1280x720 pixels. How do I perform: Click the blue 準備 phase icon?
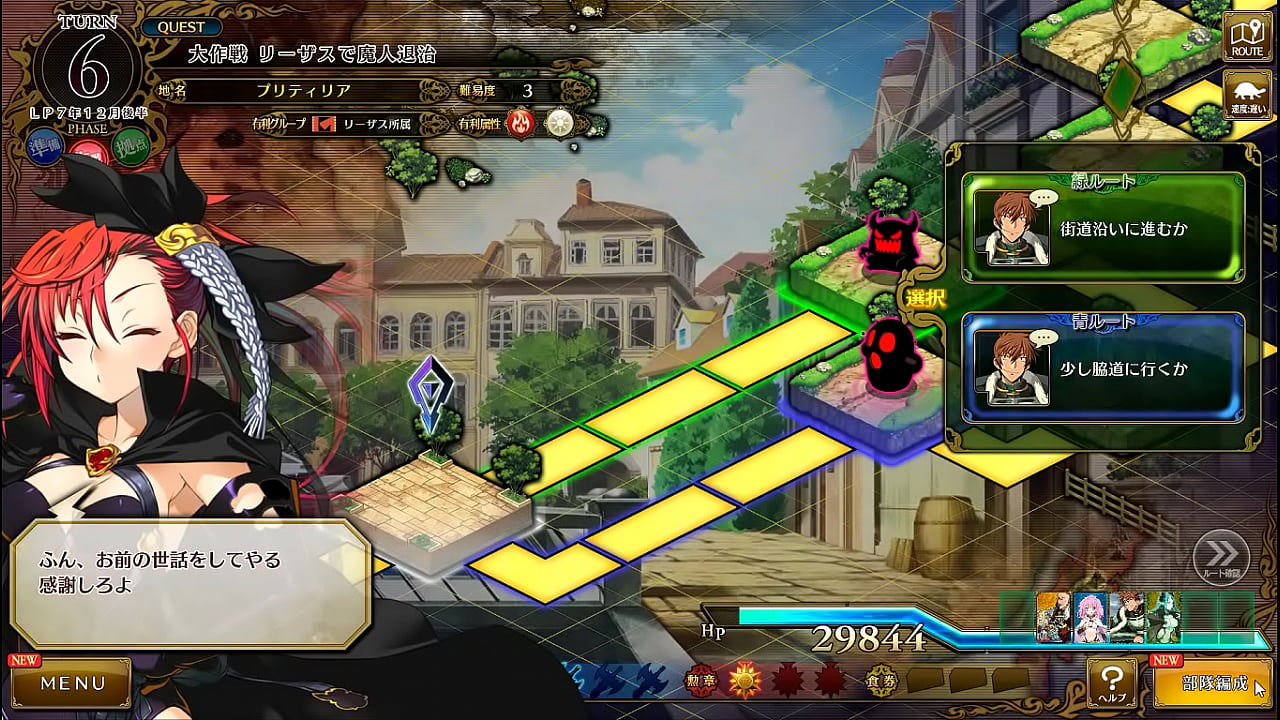[46, 146]
